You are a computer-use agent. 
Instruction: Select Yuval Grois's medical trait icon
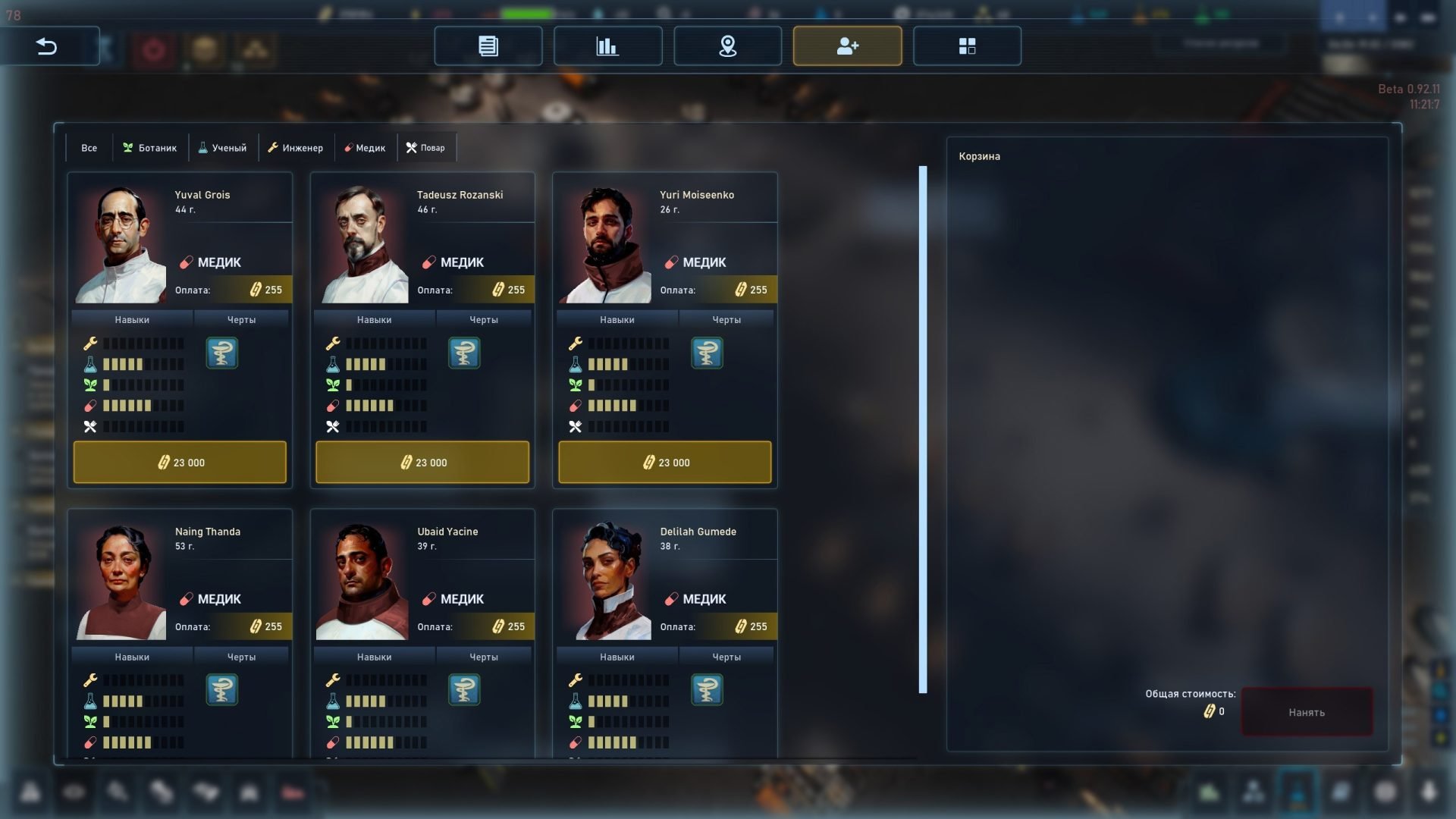click(222, 353)
